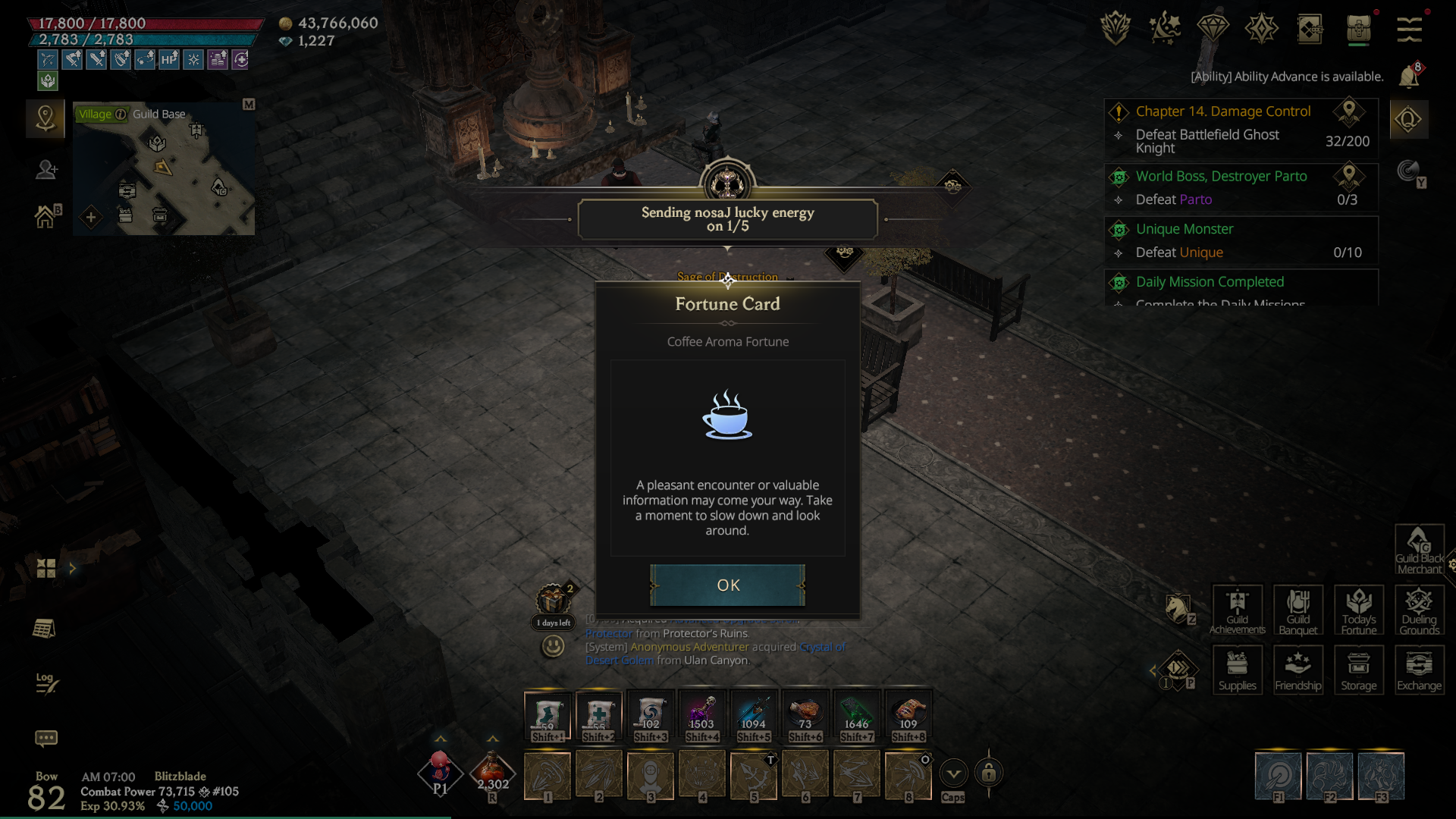Open the Supplies shop
The height and width of the screenshot is (819, 1456).
coord(1237,670)
